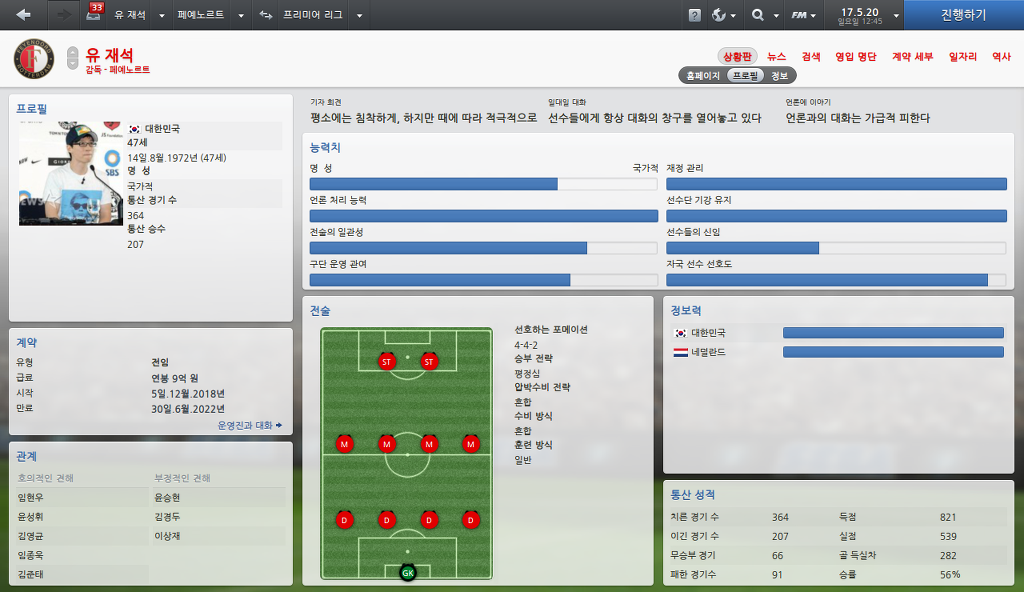Follow the 운영진과 대화 link
1024x592 pixels.
point(249,425)
